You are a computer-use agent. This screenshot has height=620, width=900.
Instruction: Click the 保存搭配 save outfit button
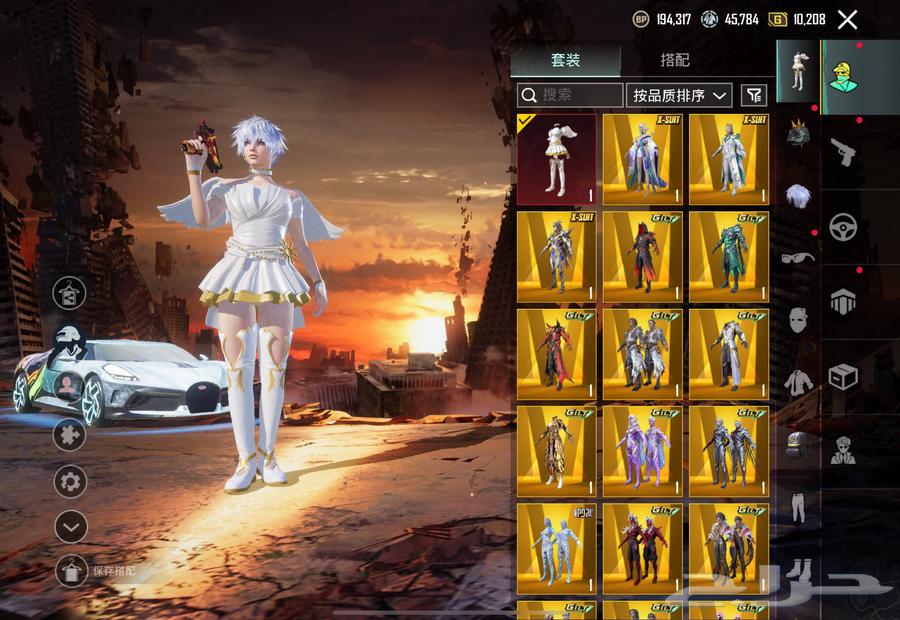pos(70,570)
